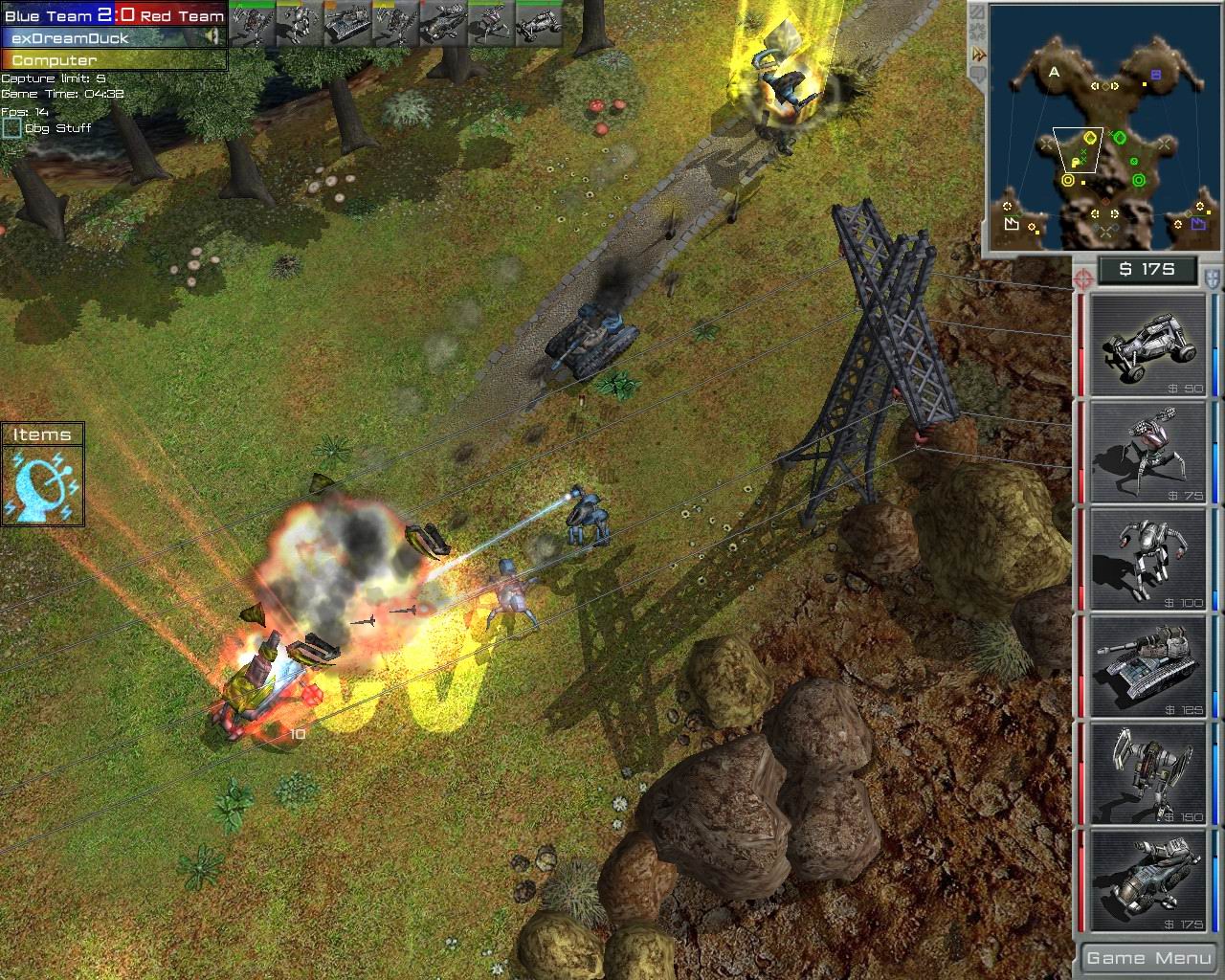Click the red crosshair icon below the minimap

1082,278
